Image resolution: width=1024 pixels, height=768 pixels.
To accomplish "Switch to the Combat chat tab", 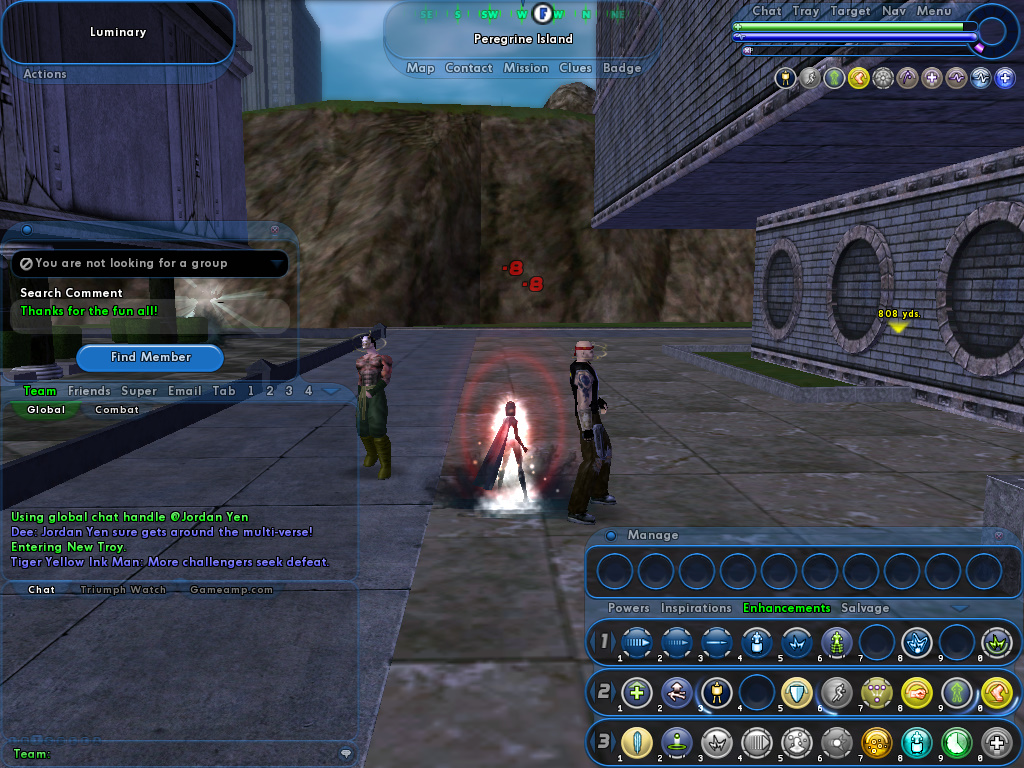I will tap(117, 410).
